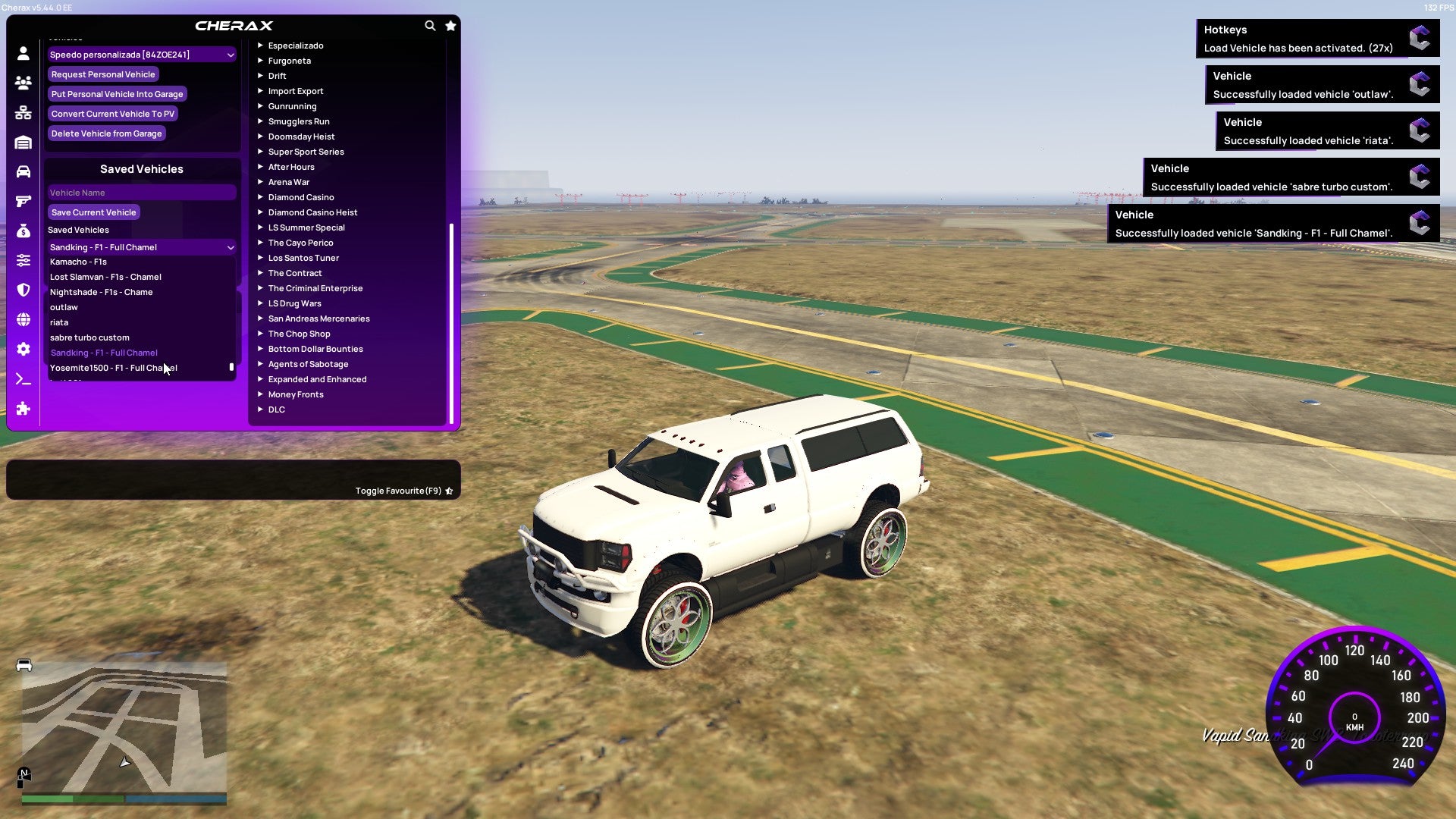Select the vehicle menu car icon
The height and width of the screenshot is (819, 1456).
(23, 171)
